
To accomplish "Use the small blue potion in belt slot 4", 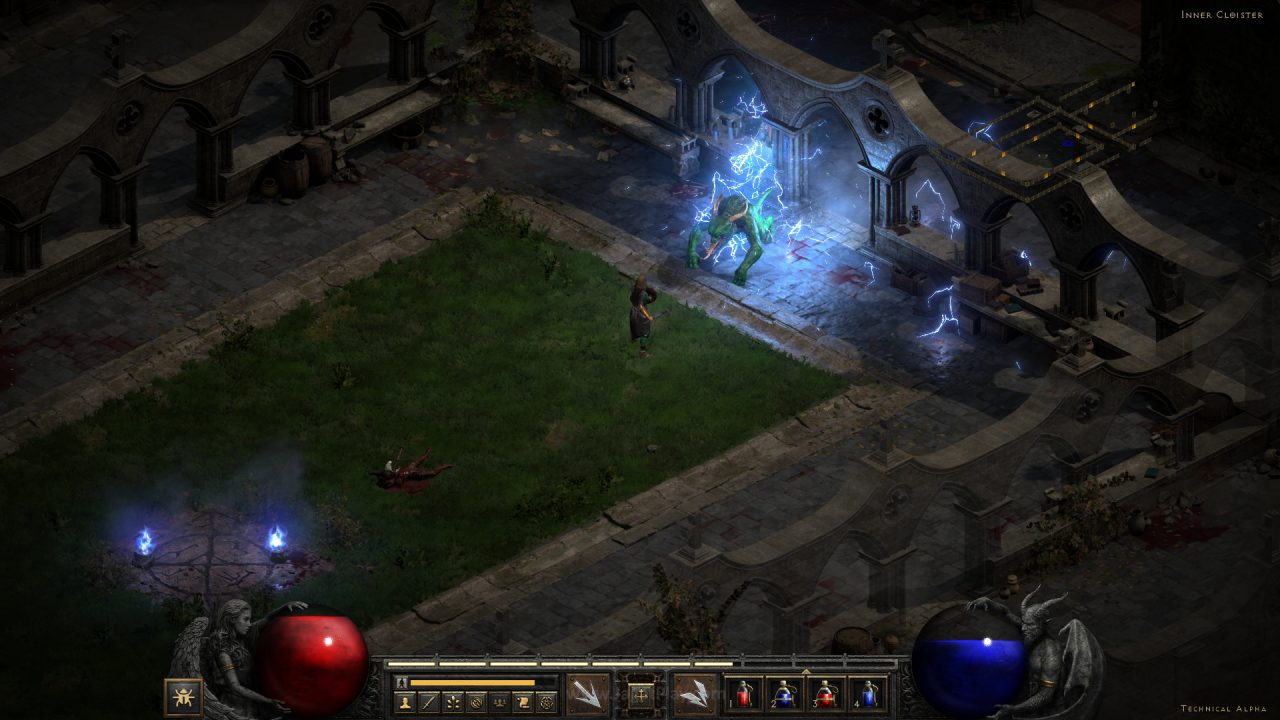I will (867, 693).
